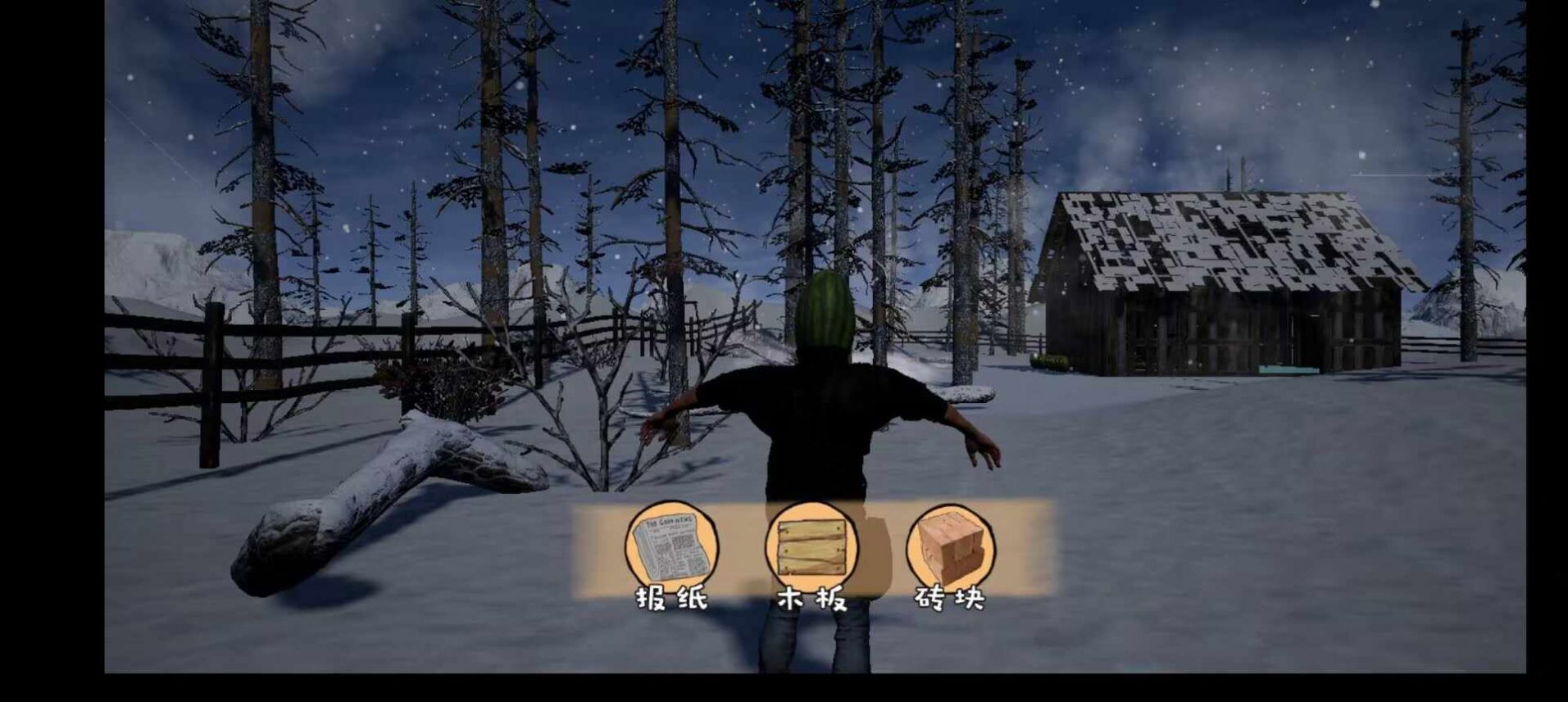This screenshot has height=702, width=1568.
Task: Pick the brick block (砖块) item
Action: click(x=951, y=546)
